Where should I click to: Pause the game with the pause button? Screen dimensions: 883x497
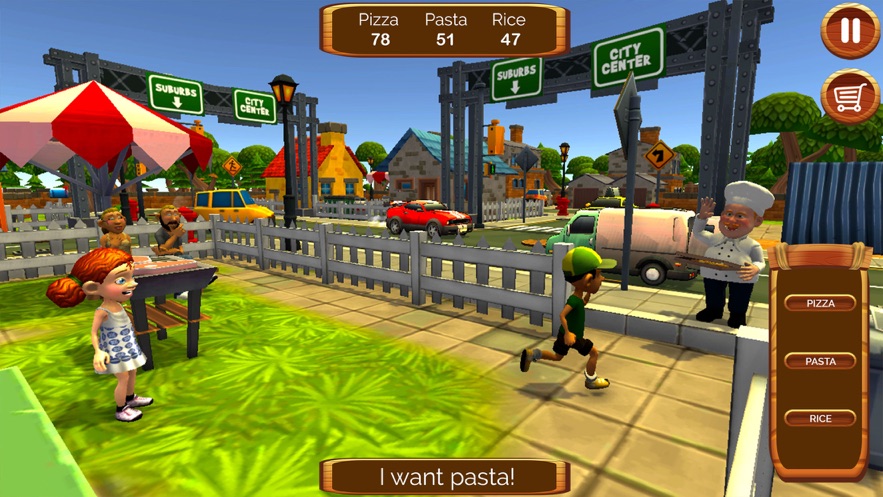point(850,31)
